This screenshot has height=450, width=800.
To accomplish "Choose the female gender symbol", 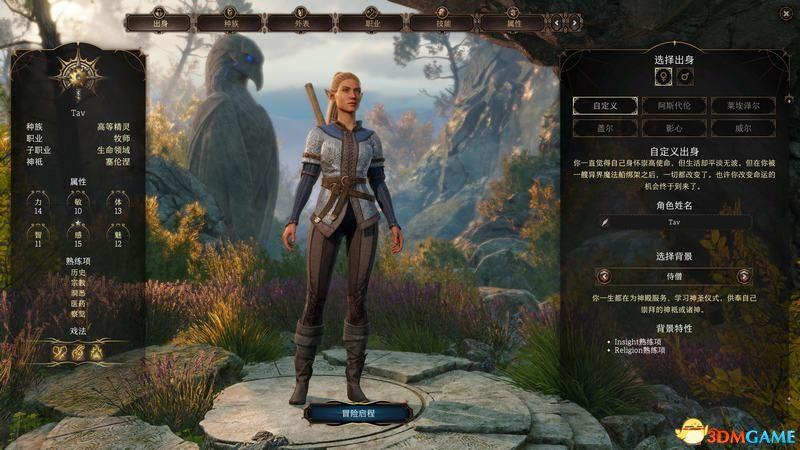I will (x=661, y=77).
